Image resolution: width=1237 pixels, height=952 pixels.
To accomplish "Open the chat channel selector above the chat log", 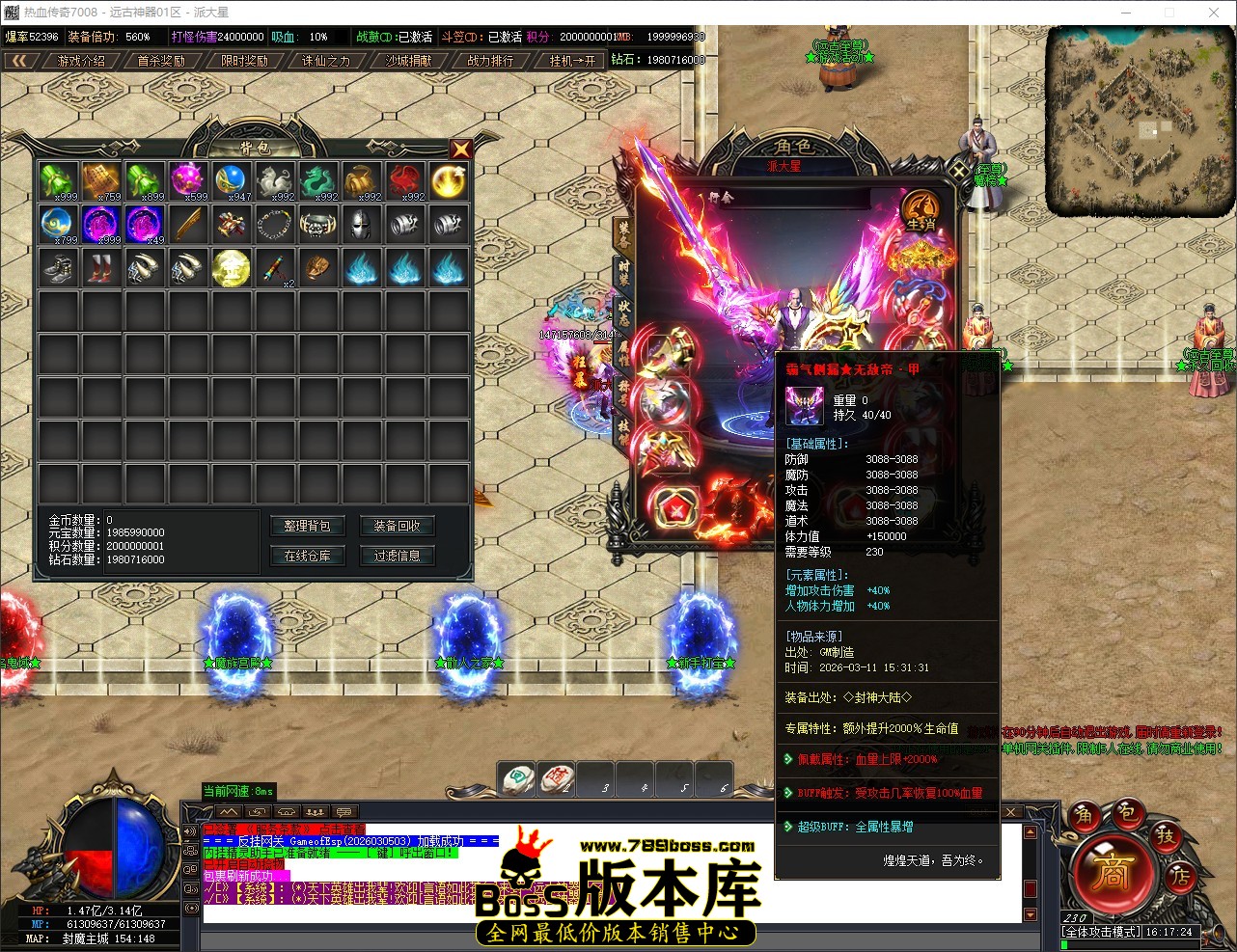I will click(x=343, y=811).
